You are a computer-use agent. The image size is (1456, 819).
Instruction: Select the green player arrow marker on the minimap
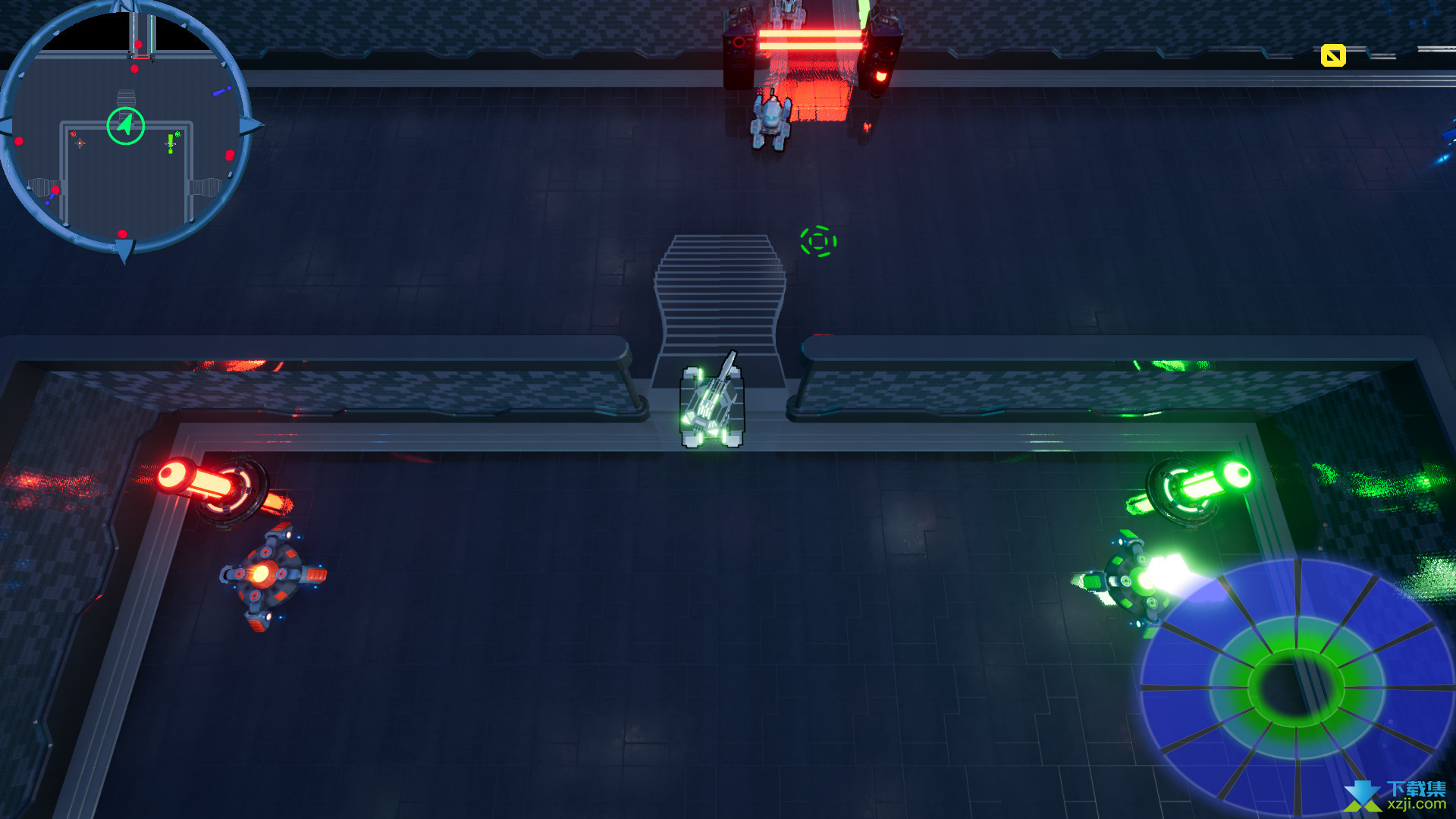pyautogui.click(x=126, y=126)
